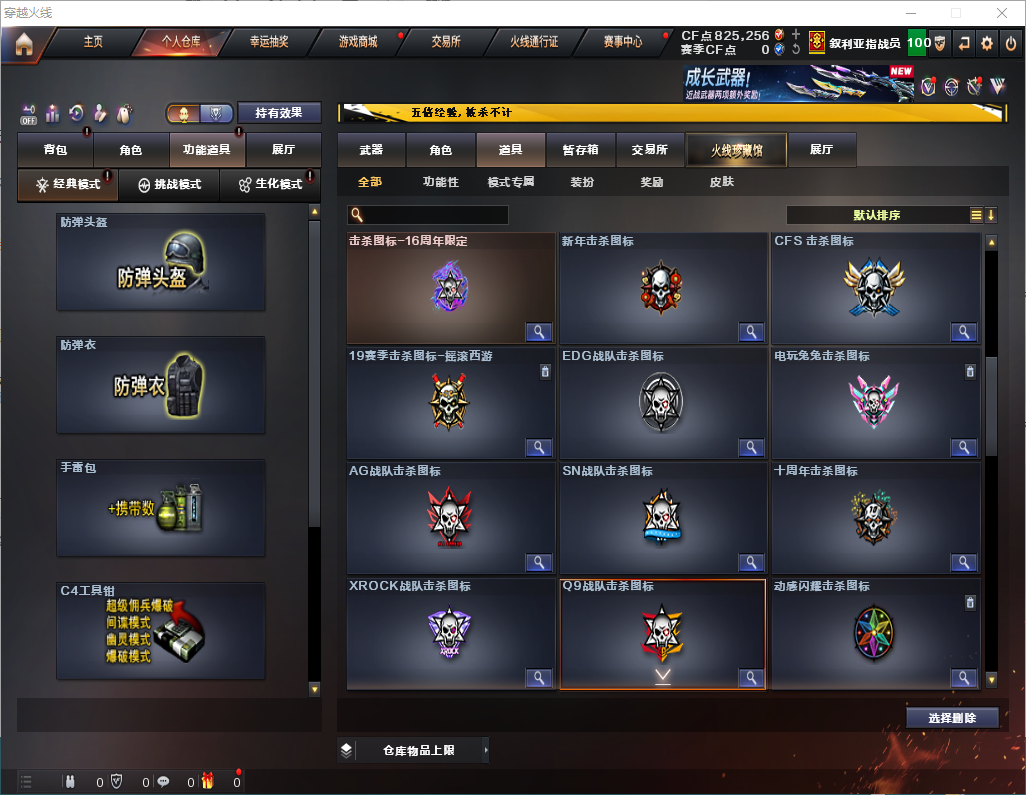1026x795 pixels.
Task: Click the 选择删除 button
Action: coord(952,718)
